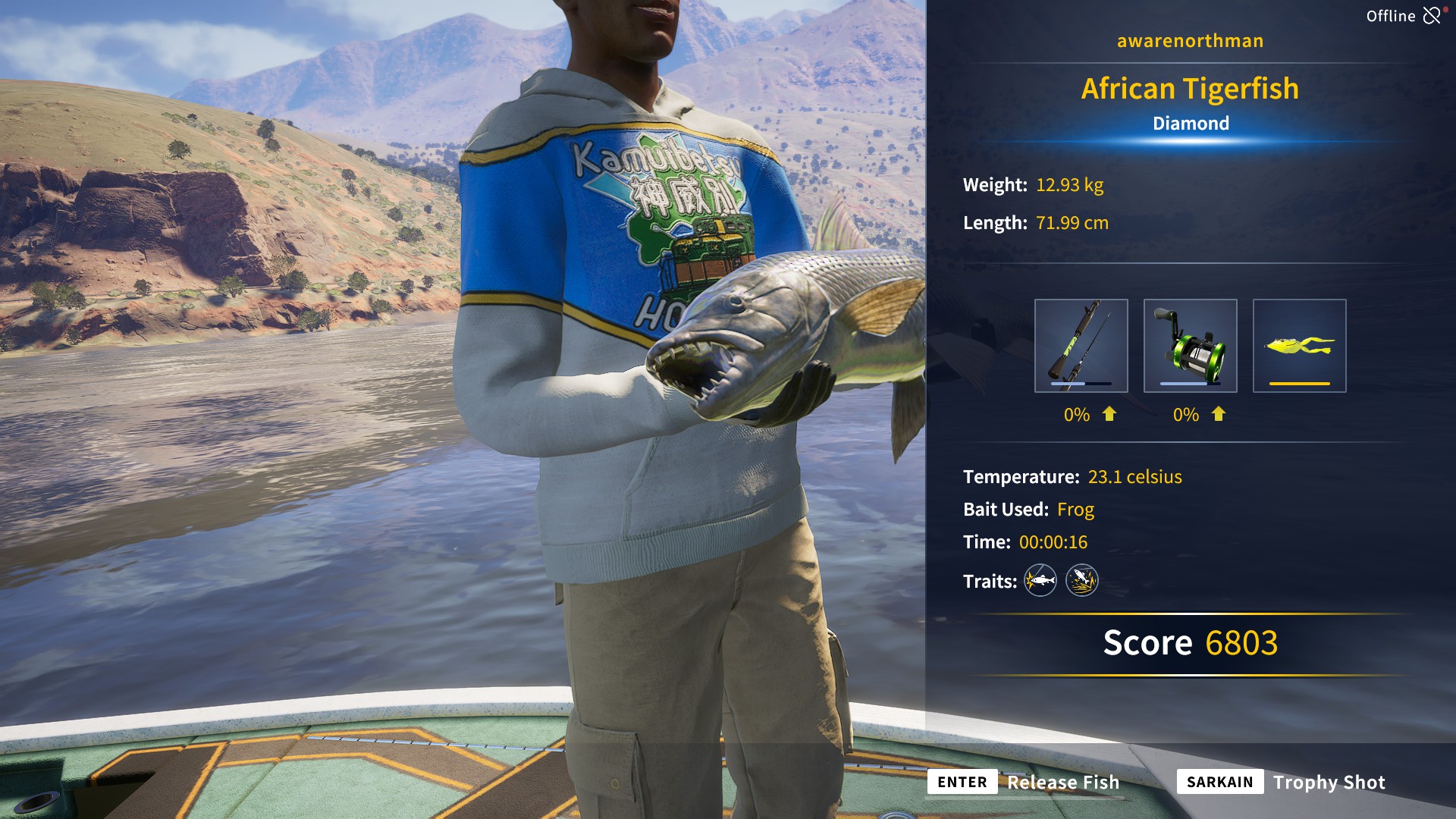This screenshot has height=819, width=1456.
Task: Check the second fish trait icon
Action: point(1082,581)
